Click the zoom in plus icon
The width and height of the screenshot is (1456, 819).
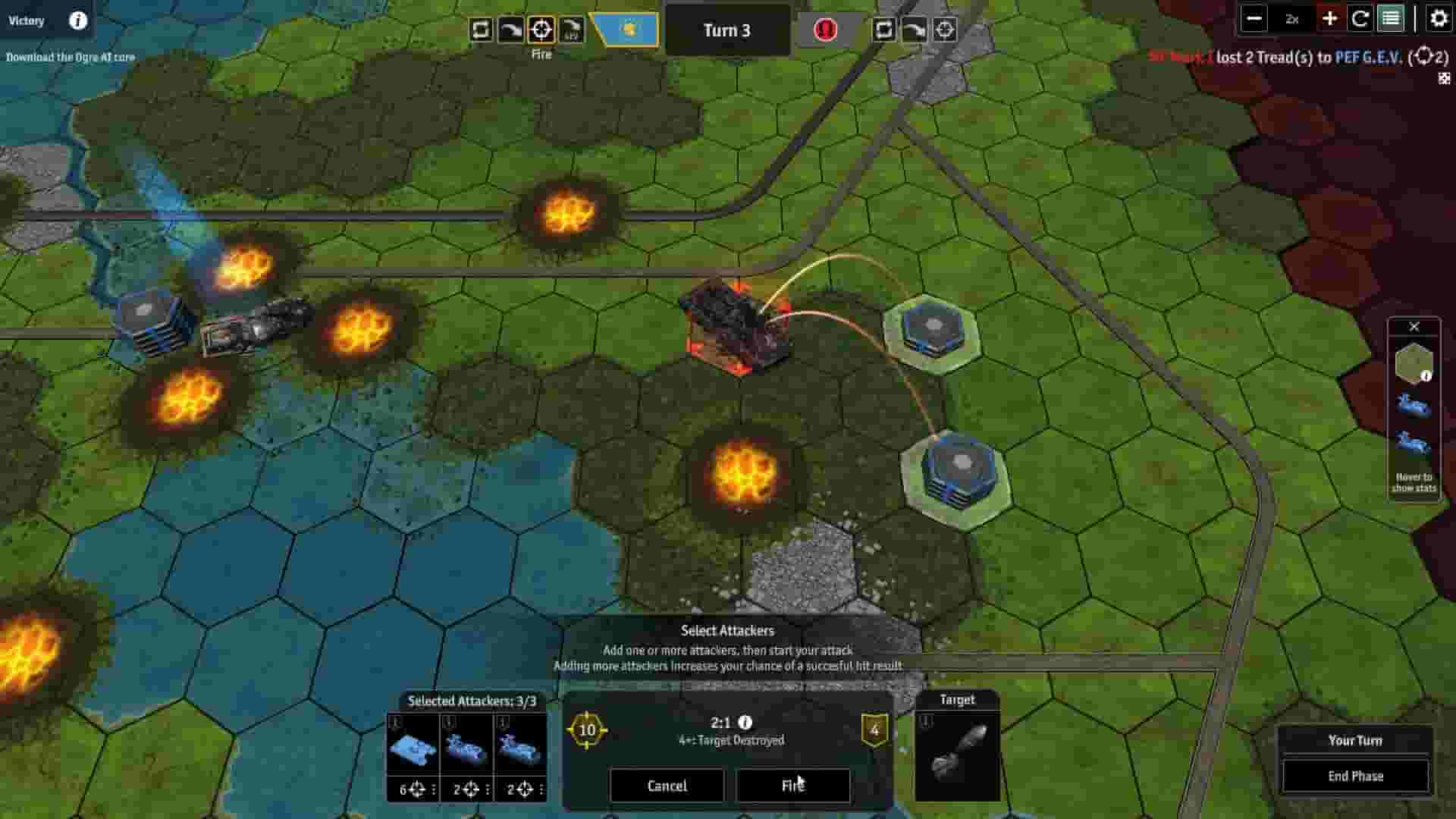(x=1330, y=19)
